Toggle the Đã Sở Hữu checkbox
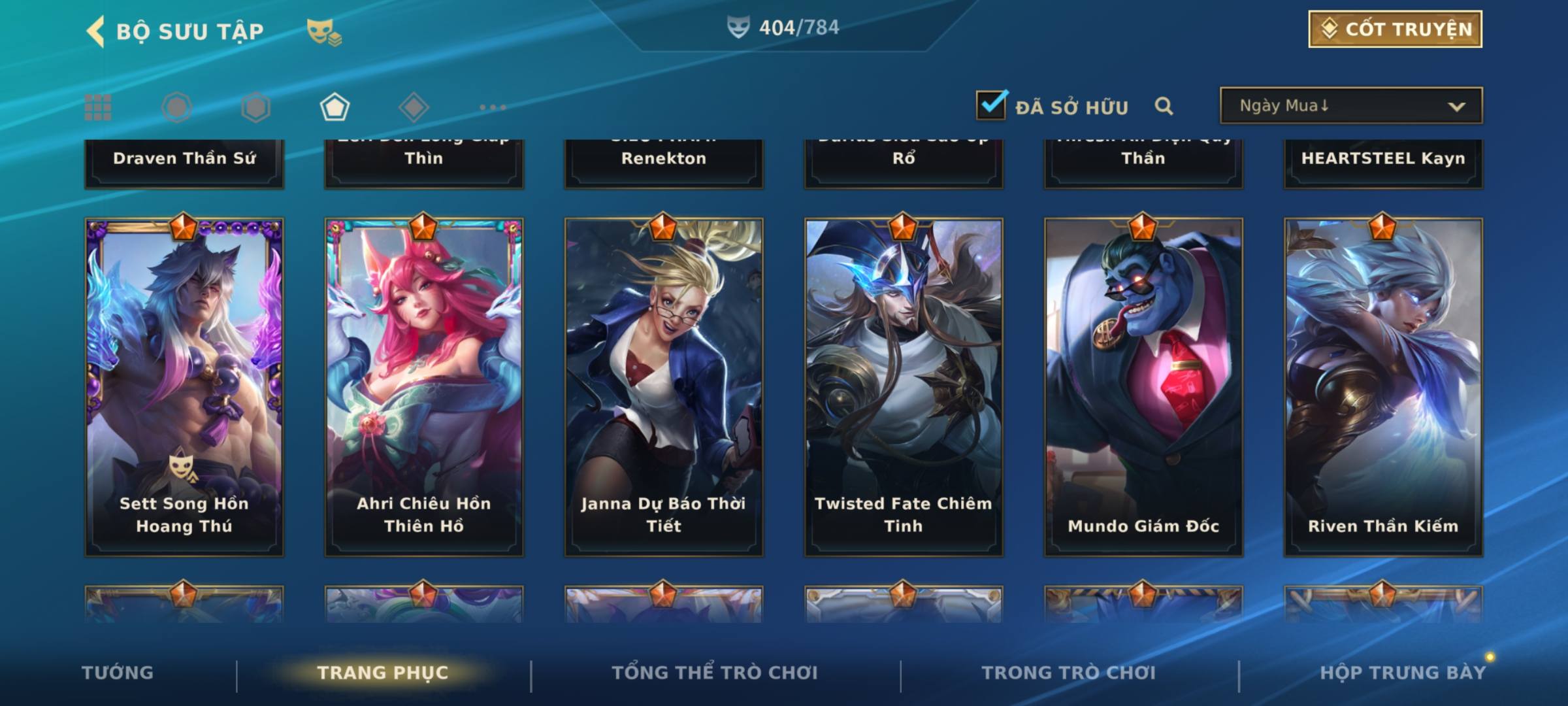 pos(990,105)
